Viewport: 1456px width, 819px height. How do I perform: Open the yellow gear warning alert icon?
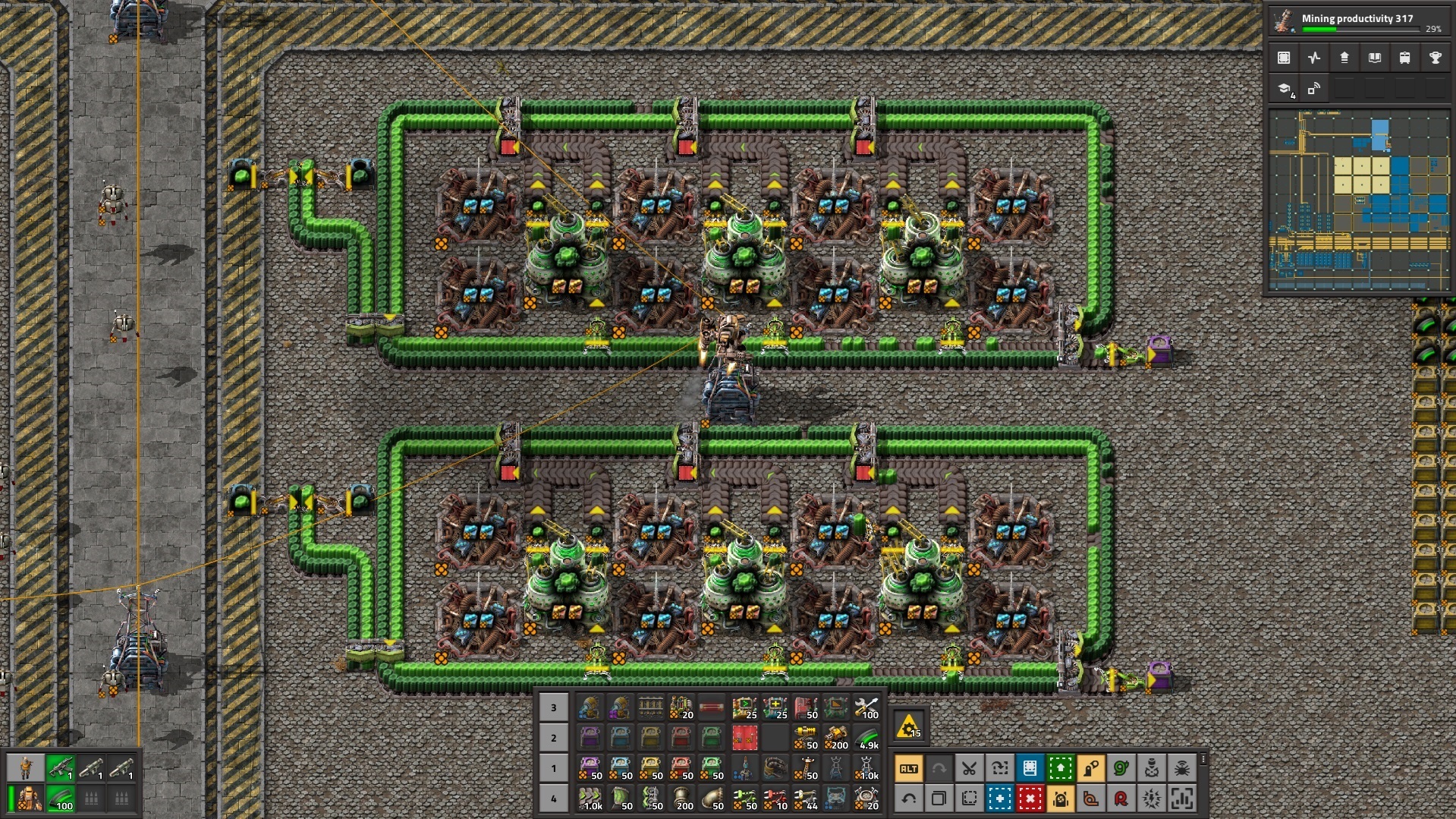[x=908, y=727]
